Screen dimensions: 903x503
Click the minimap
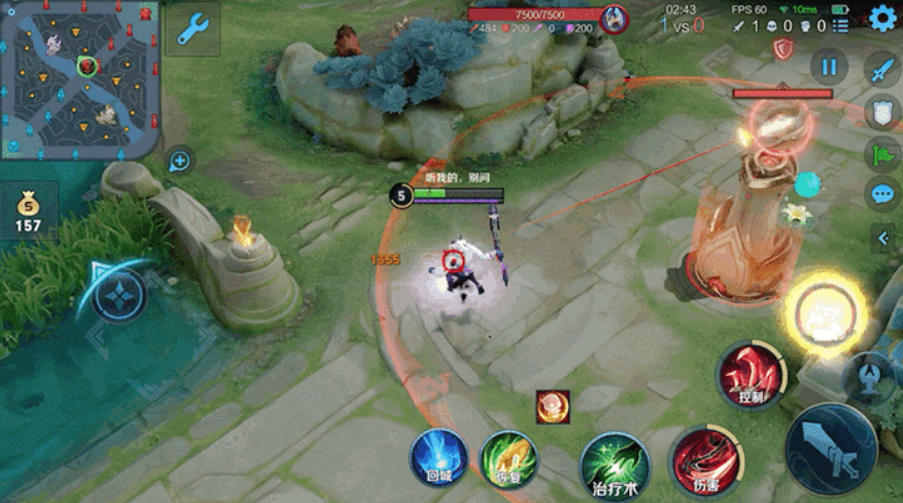(x=80, y=80)
